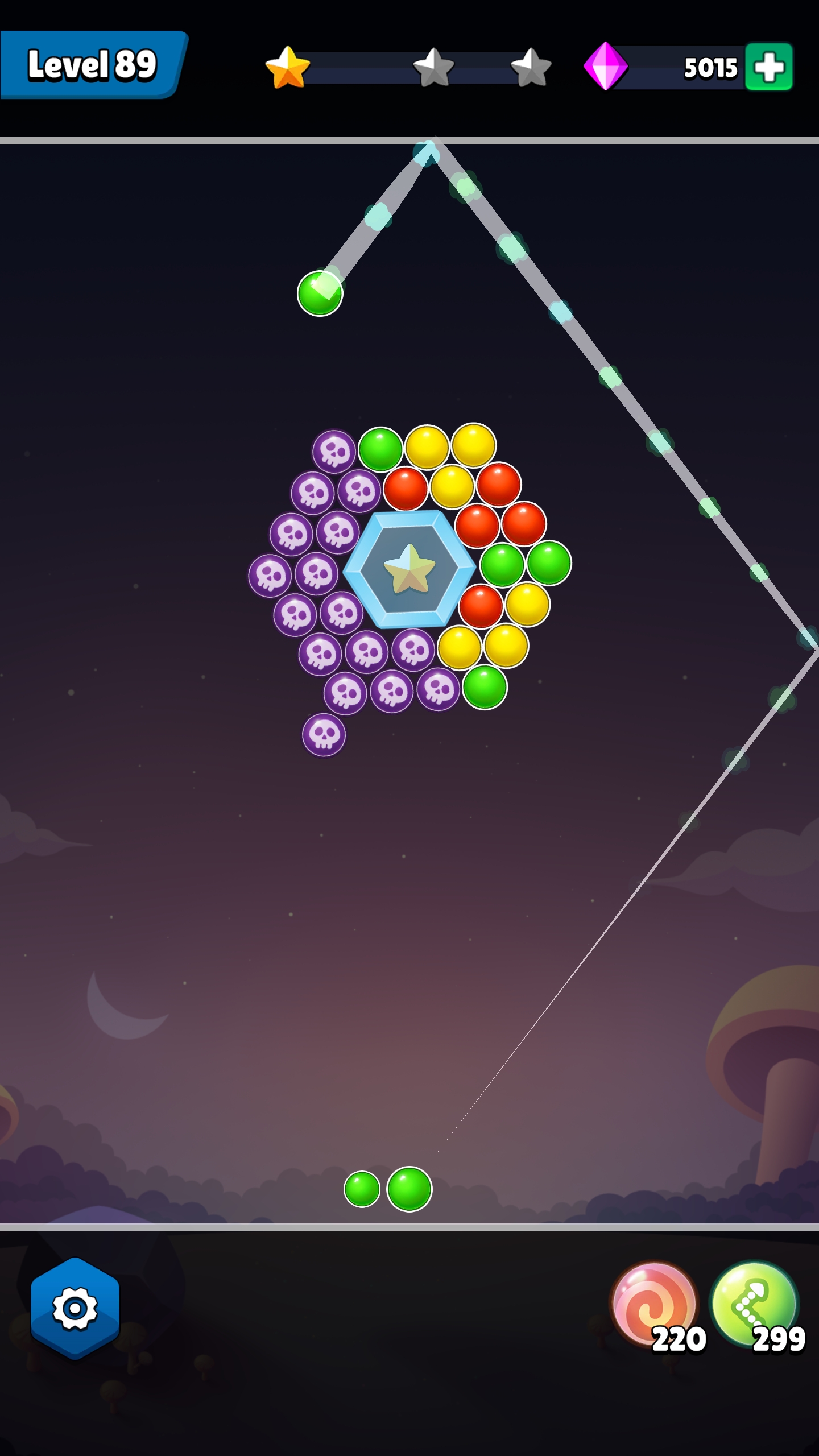This screenshot has height=1456, width=819.
Task: Click the gold star progress icon
Action: click(286, 68)
